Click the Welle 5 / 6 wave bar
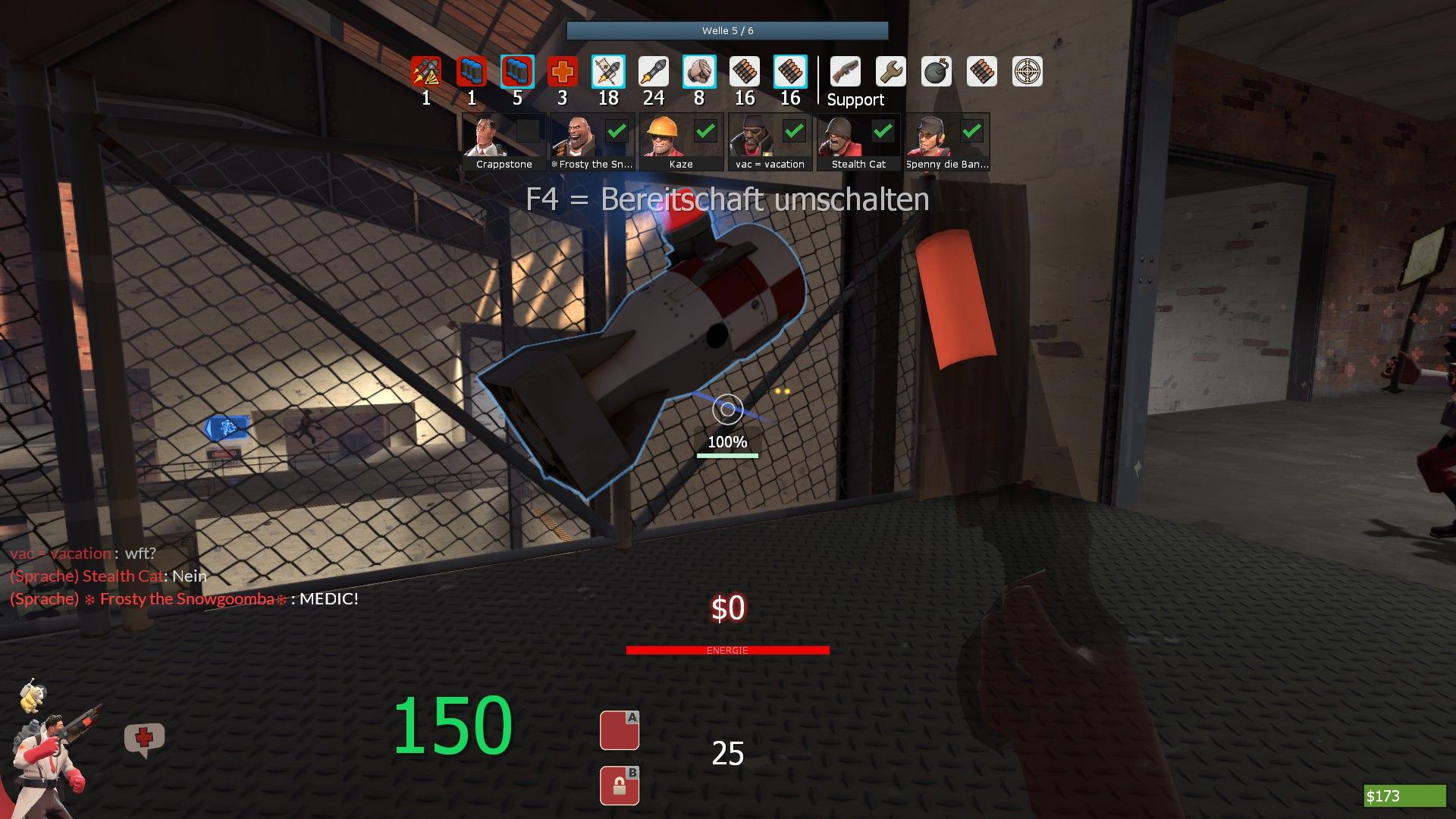This screenshot has height=819, width=1456. click(x=726, y=30)
